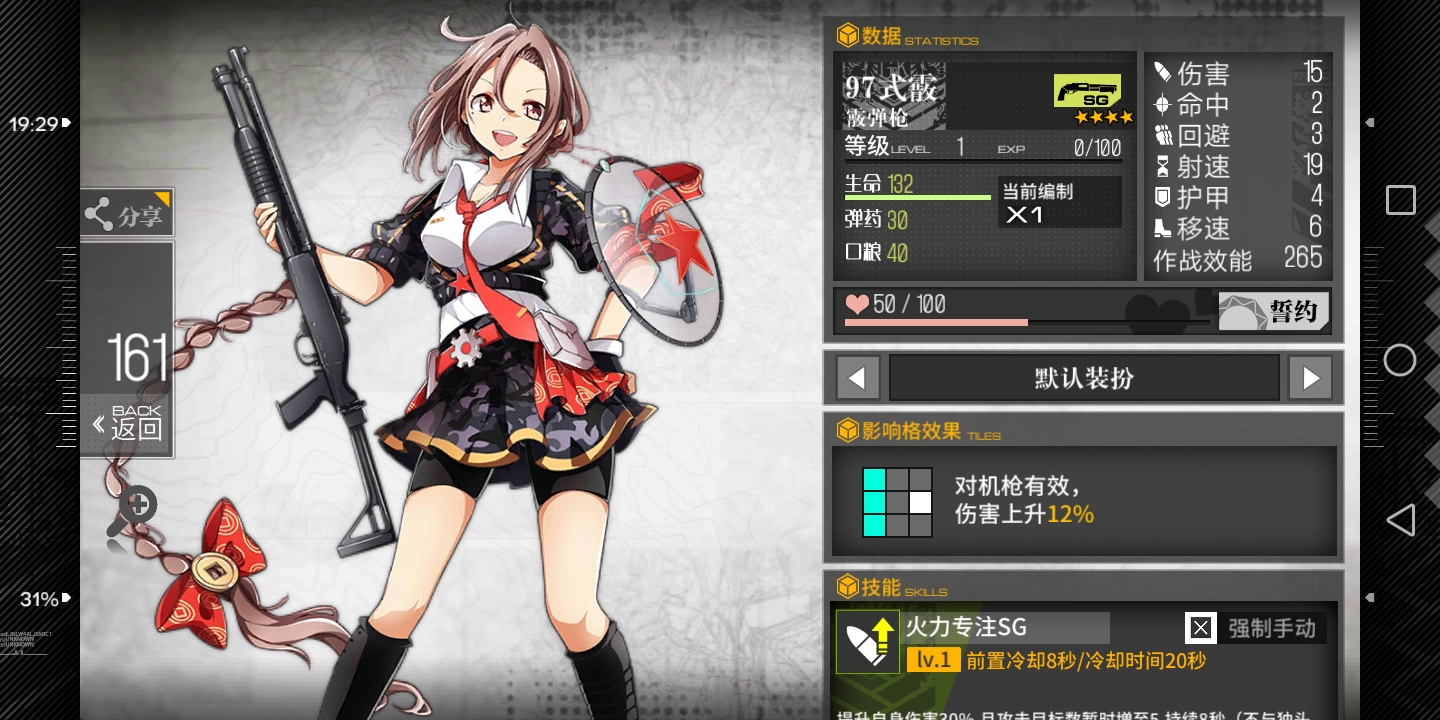Tap the 誓约 oath ring button

point(1274,311)
